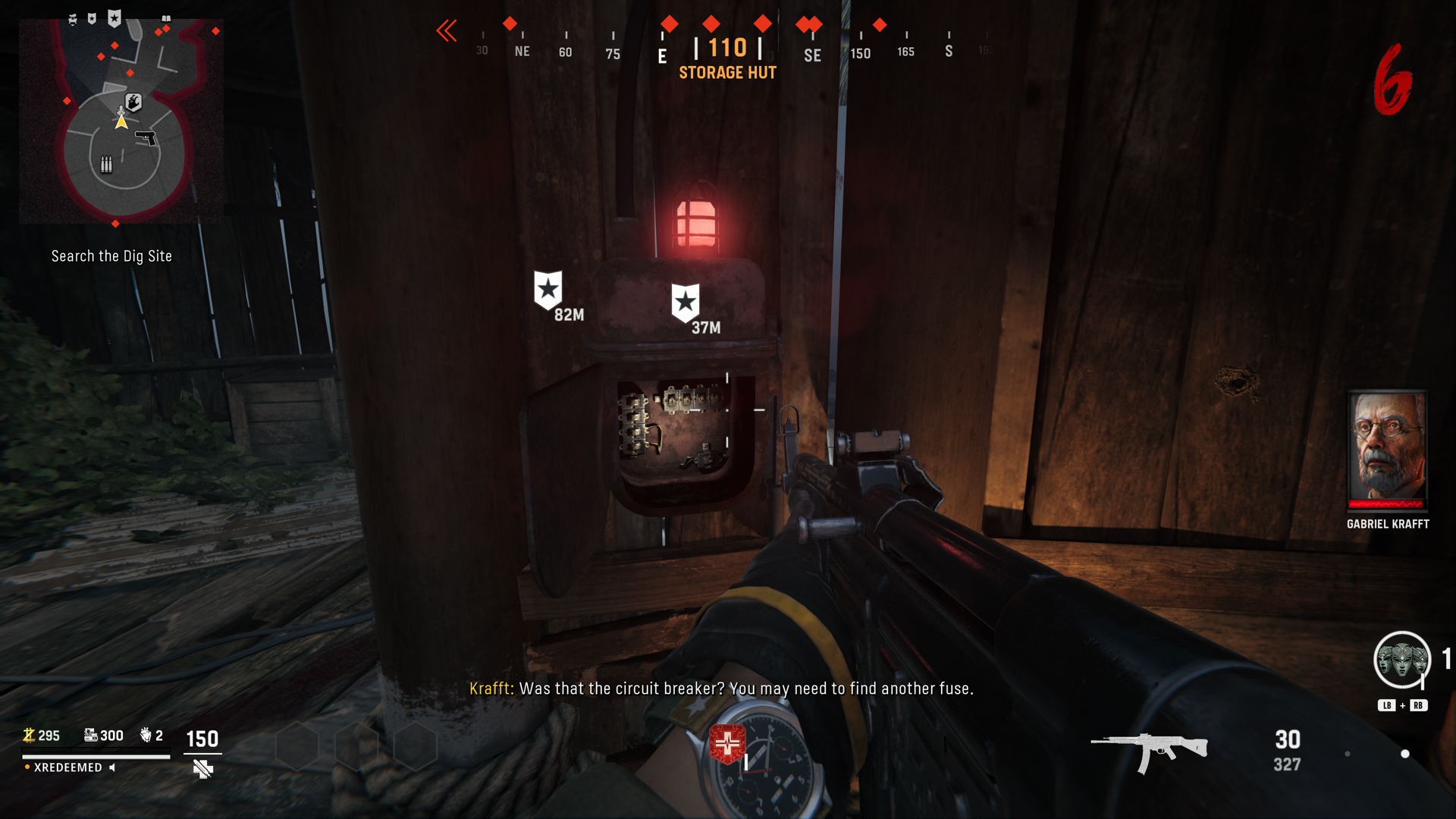Click the equipped weapon silhouette icon
Viewport: 1456px width, 819px height.
pyautogui.click(x=1149, y=749)
